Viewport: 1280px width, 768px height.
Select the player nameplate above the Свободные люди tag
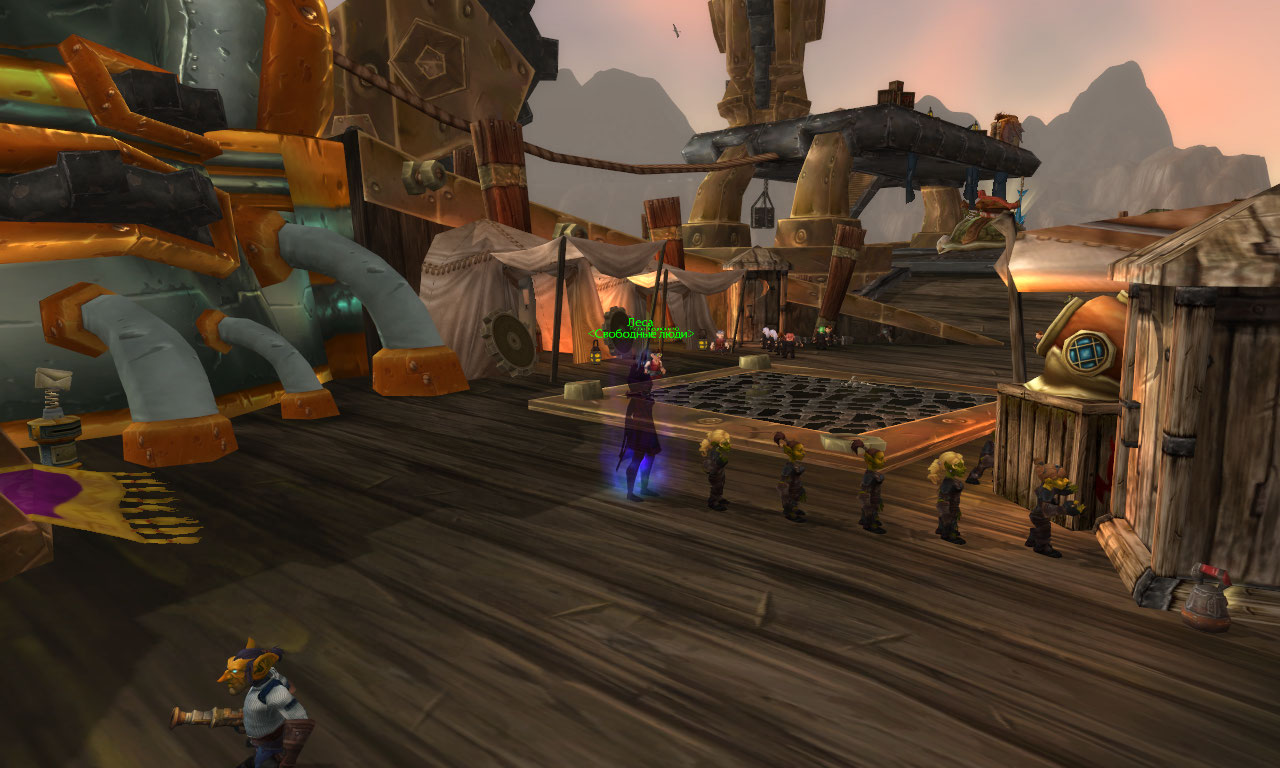[x=640, y=322]
